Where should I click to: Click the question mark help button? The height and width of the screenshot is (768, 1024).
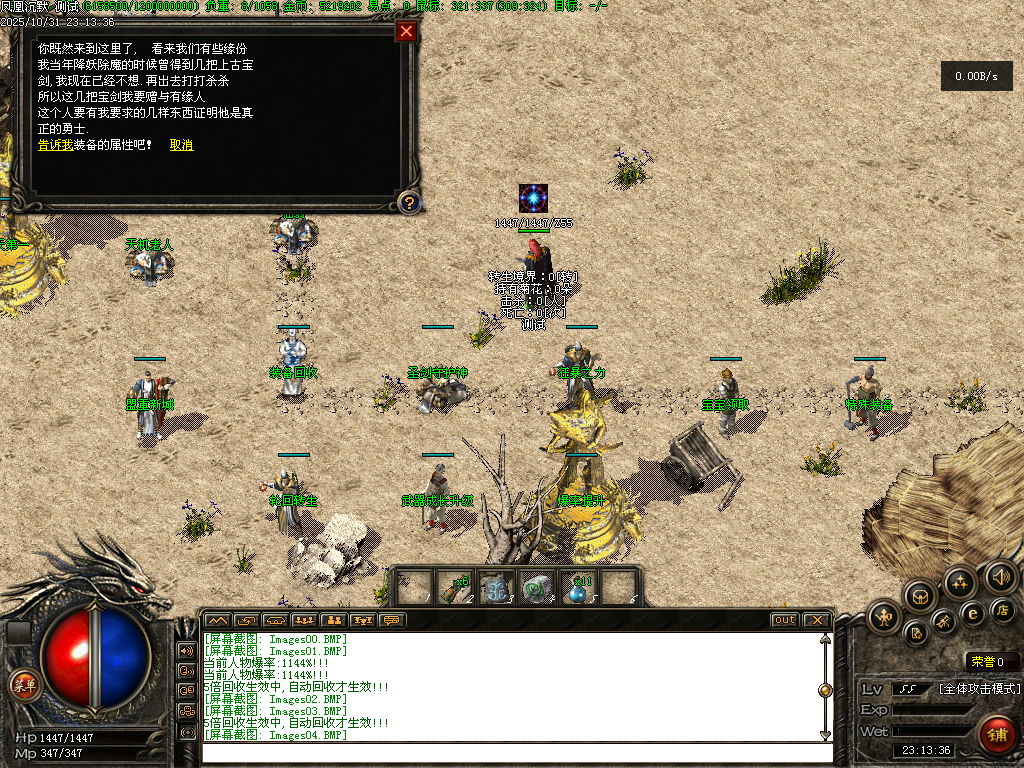(408, 203)
